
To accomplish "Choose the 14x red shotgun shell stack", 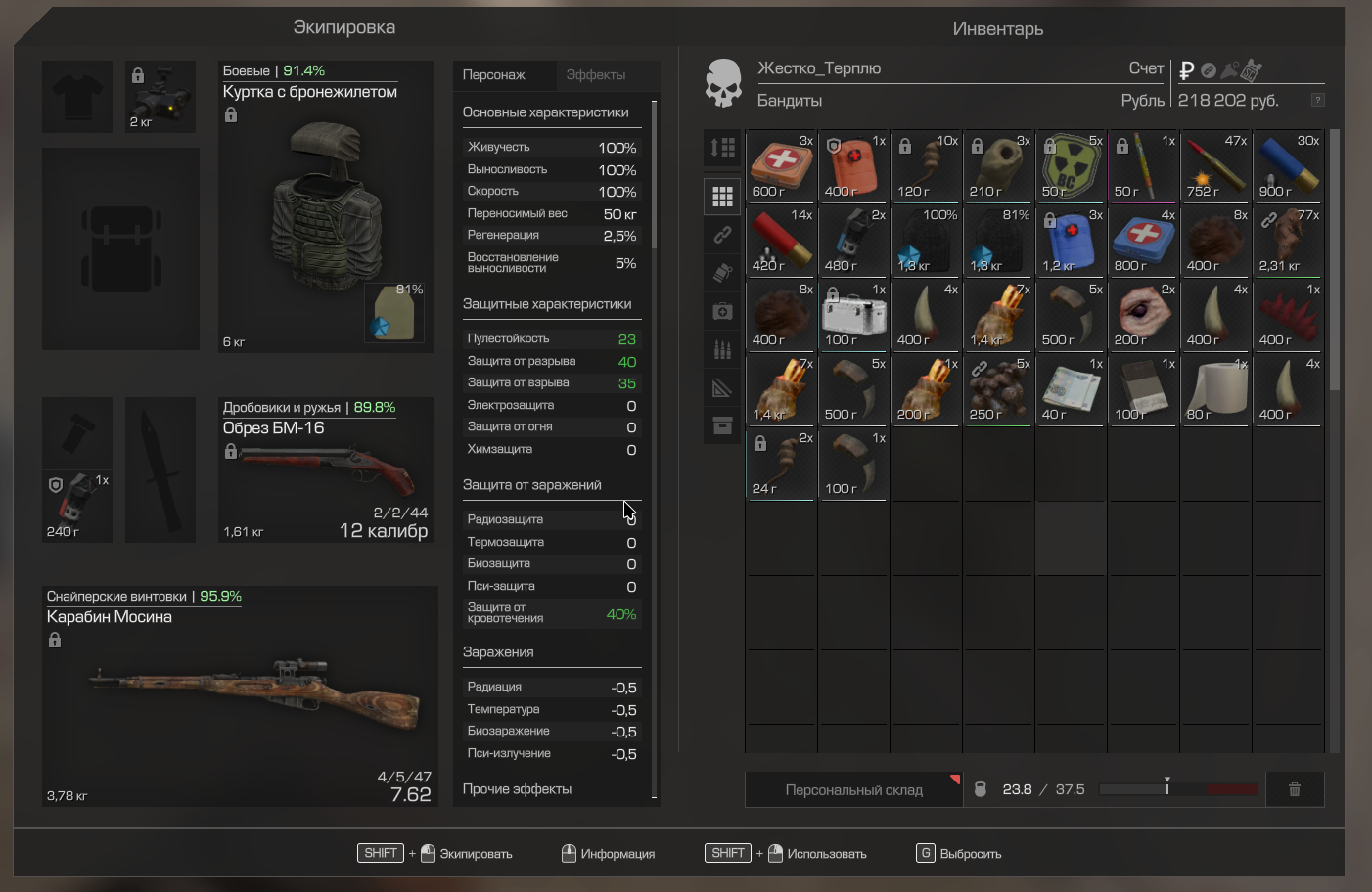I will click(781, 241).
